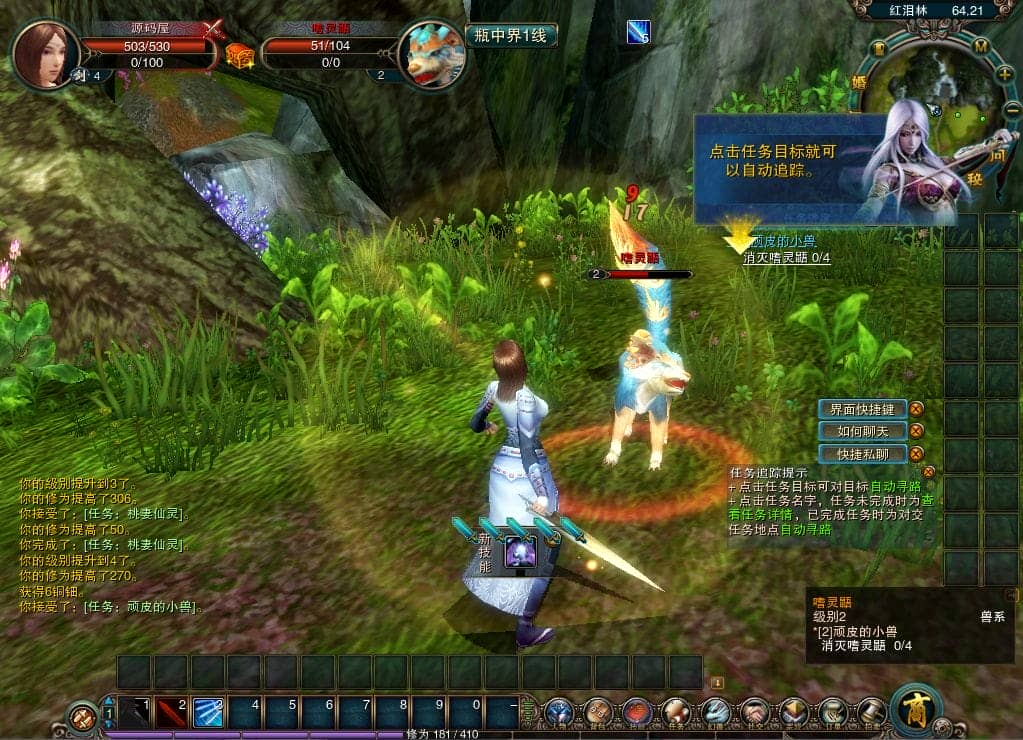1023x740 pixels.
Task: Zoom in the minimap with the plus button
Action: tap(1004, 73)
